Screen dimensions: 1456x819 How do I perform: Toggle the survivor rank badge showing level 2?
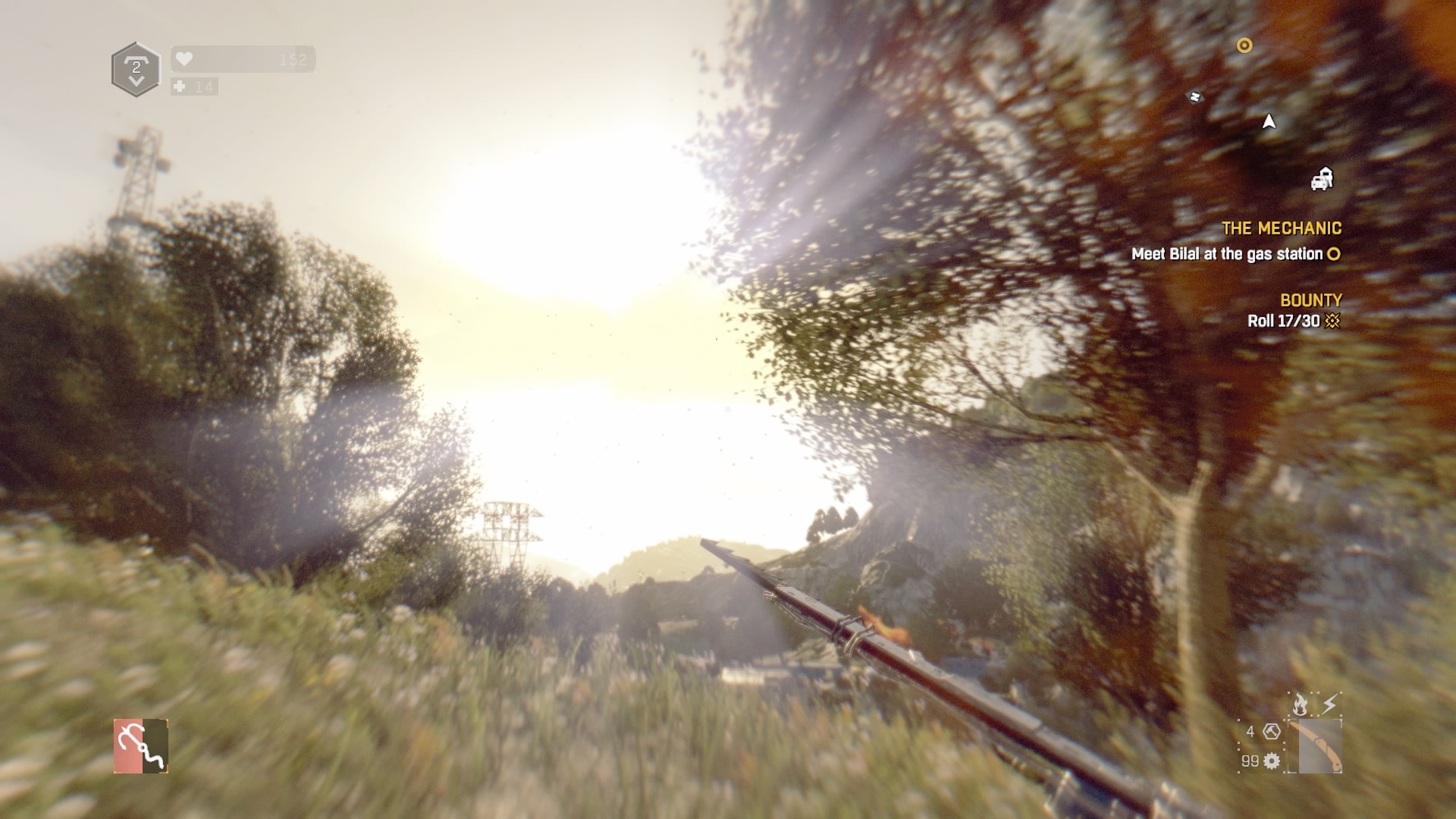(135, 68)
